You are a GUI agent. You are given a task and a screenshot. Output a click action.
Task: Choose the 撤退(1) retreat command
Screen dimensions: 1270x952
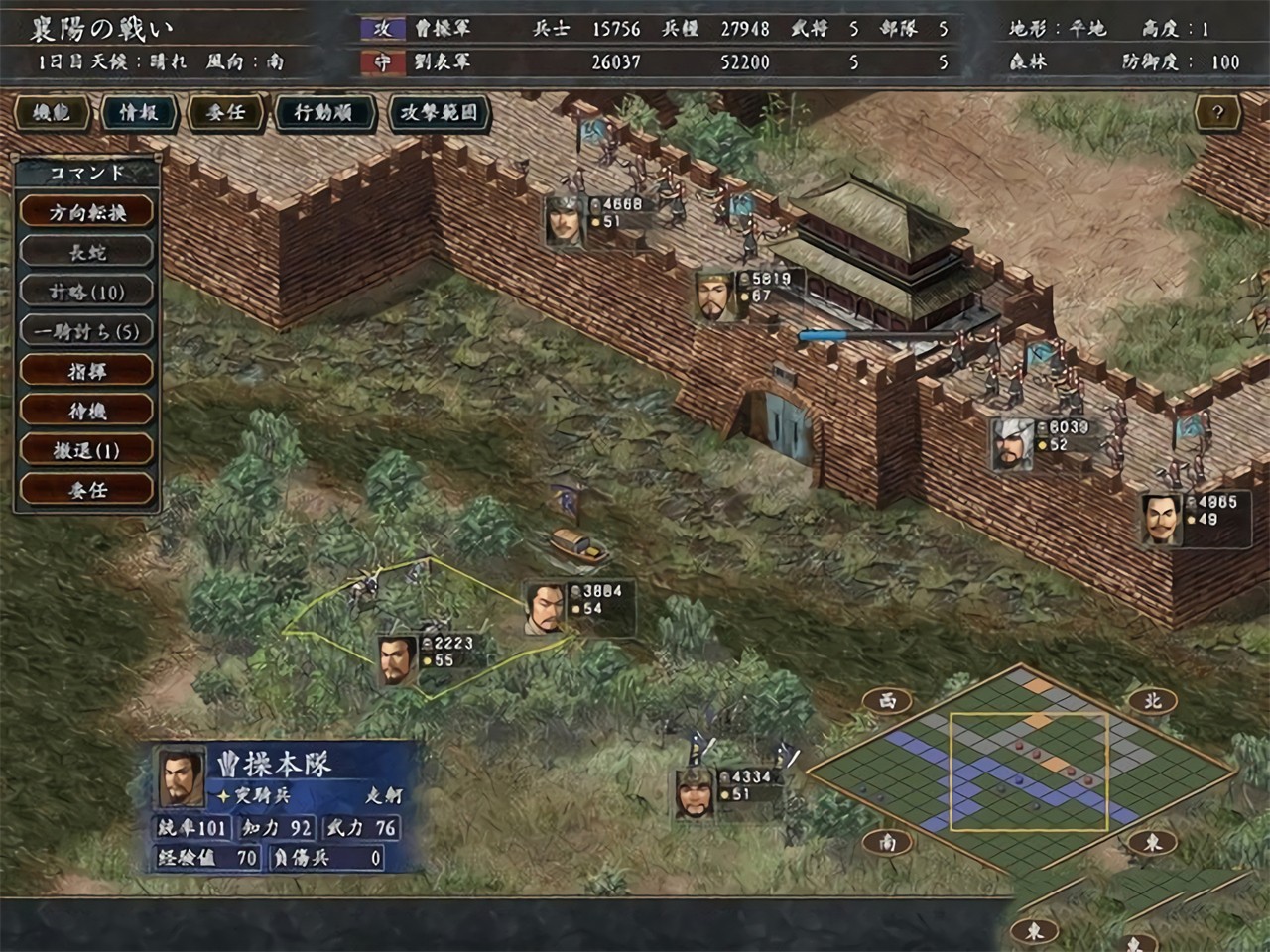pyautogui.click(x=87, y=450)
